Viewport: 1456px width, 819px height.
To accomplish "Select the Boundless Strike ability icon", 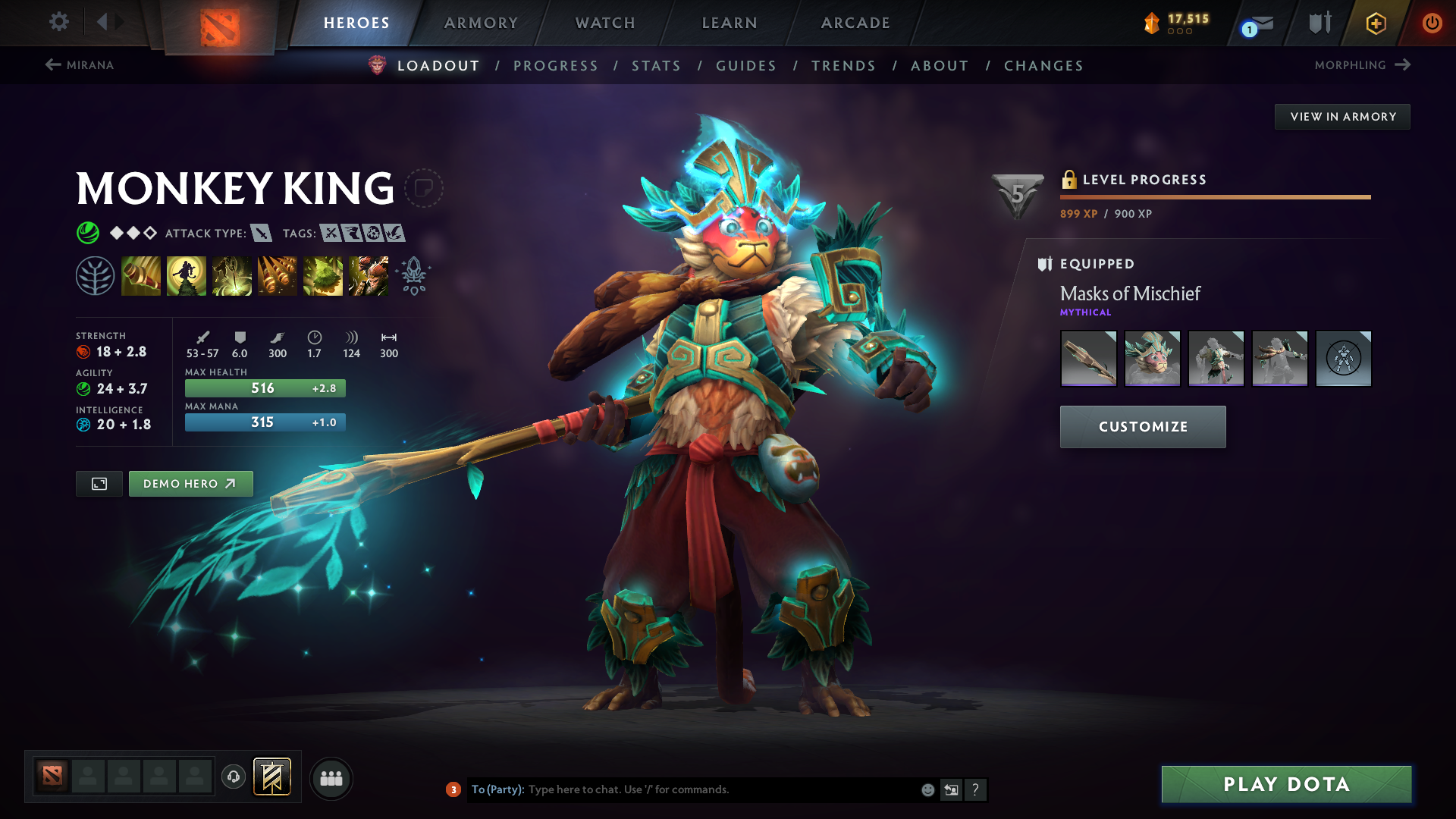I will tap(141, 275).
